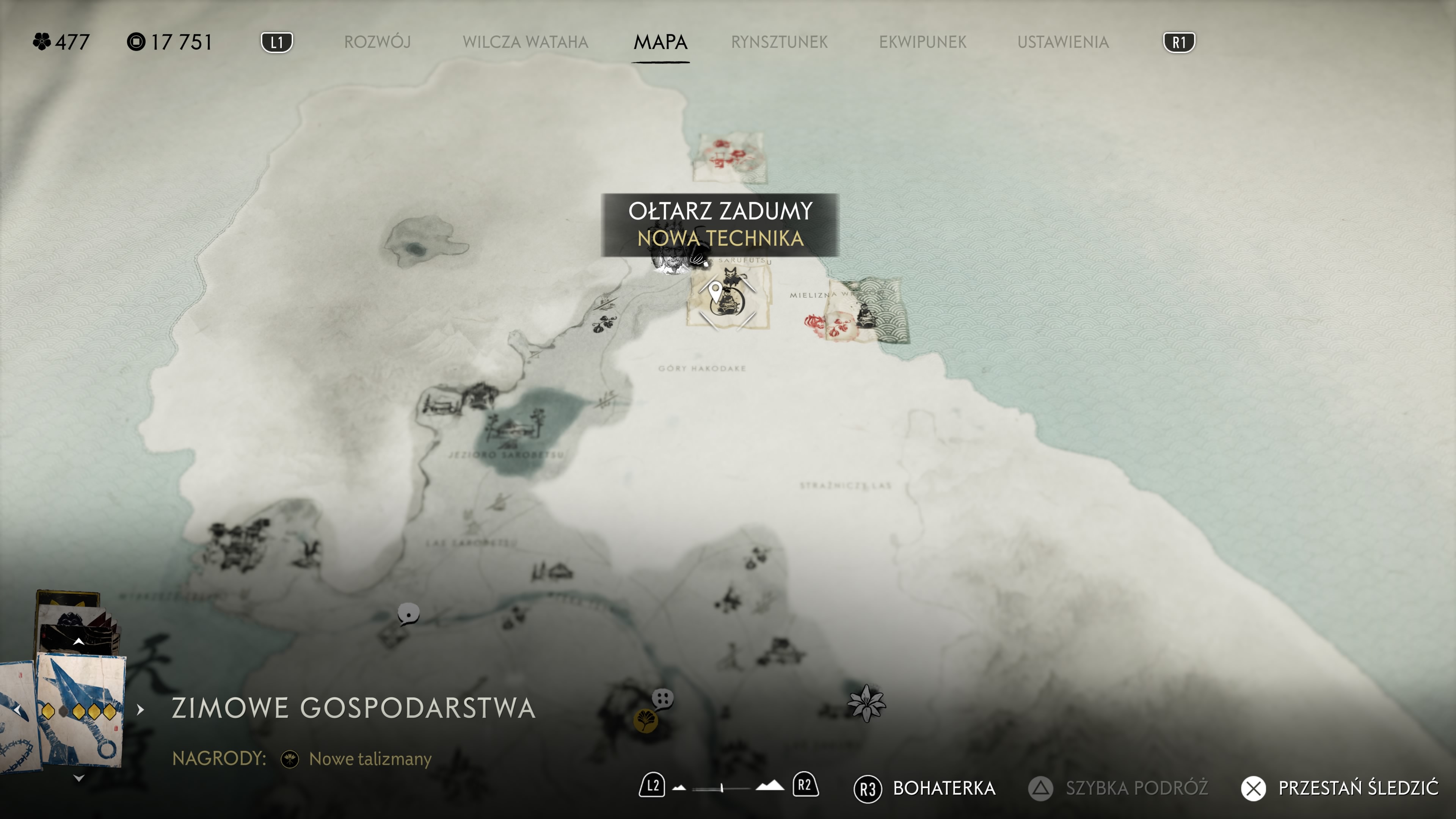The image size is (1456, 819).
Task: Switch to the Rozwój tab
Action: 377,42
